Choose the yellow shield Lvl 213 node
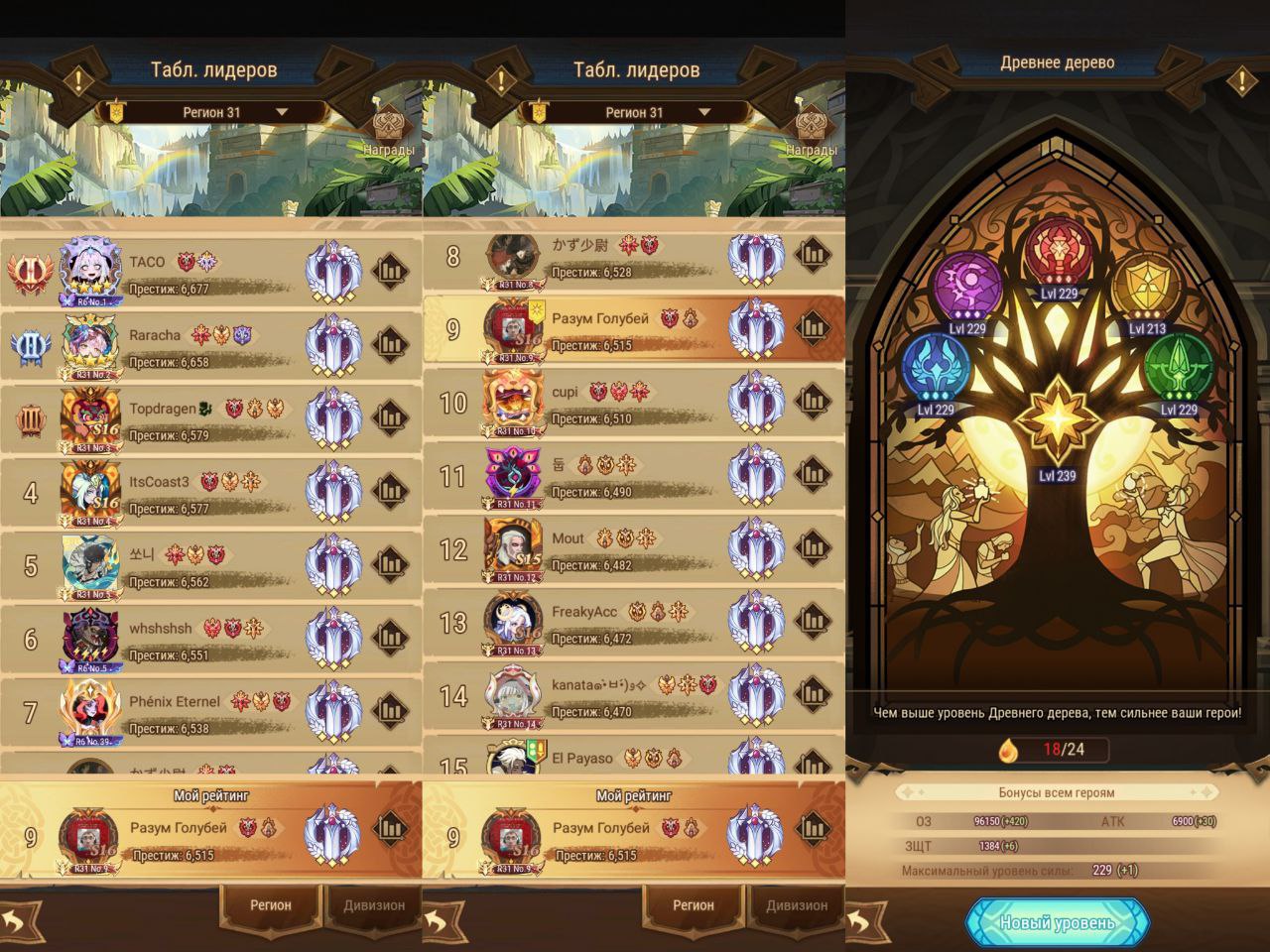This screenshot has height=952, width=1270. pyautogui.click(x=1148, y=287)
